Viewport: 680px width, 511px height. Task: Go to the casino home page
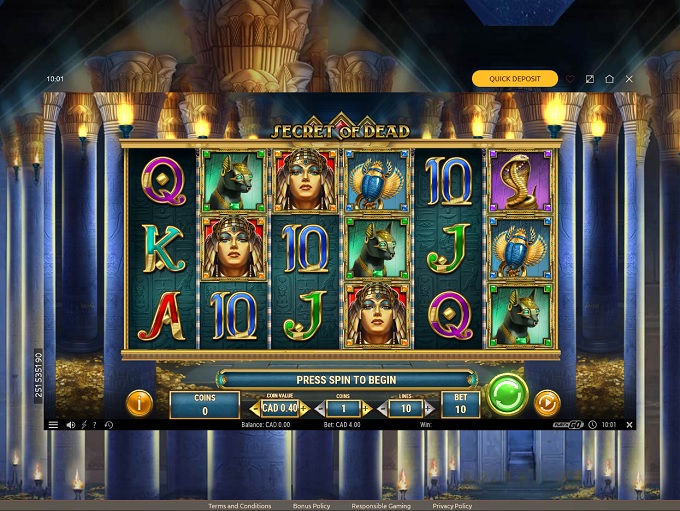[609, 79]
